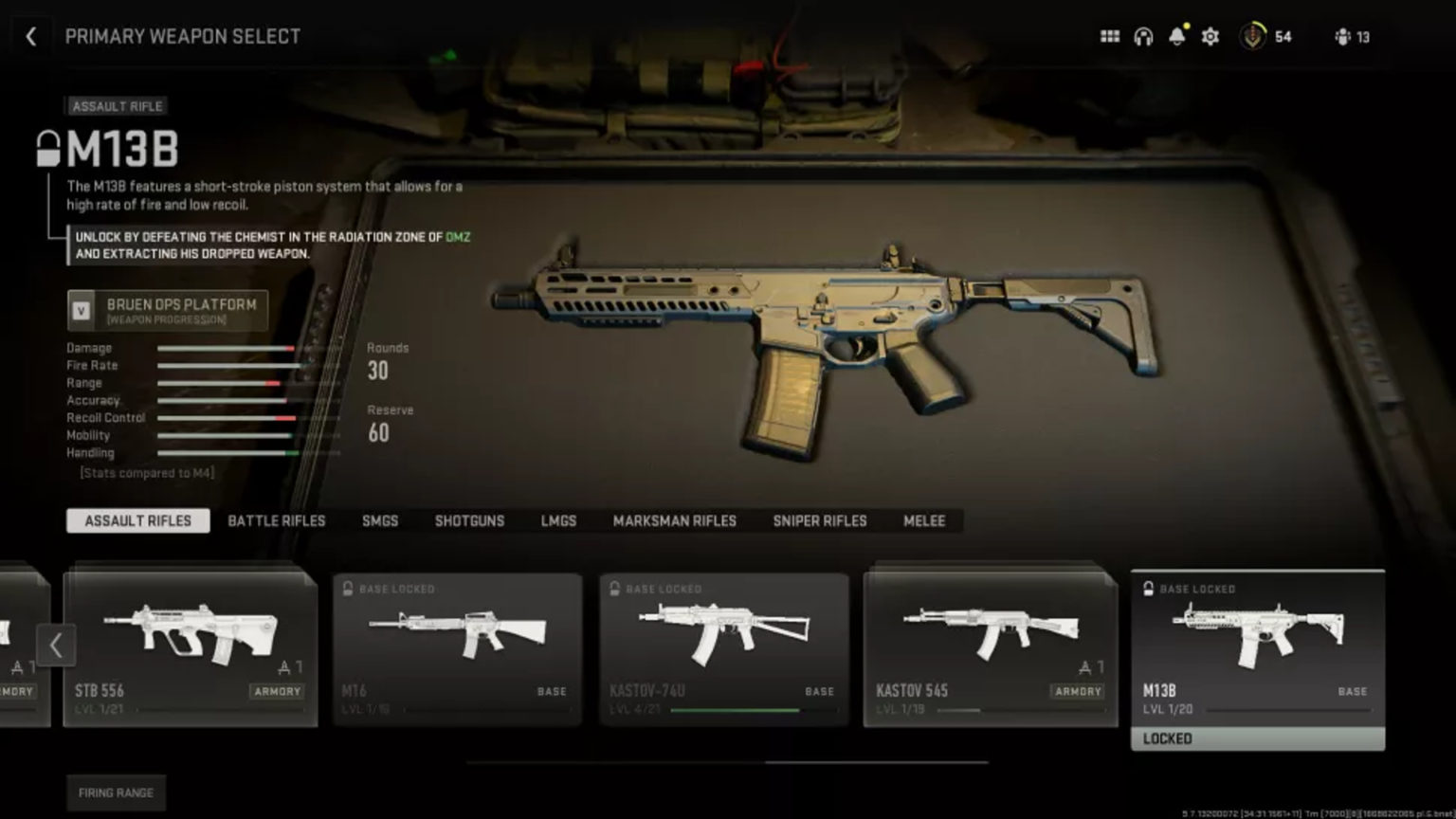Click the Base badge on the M16

[x=551, y=692]
